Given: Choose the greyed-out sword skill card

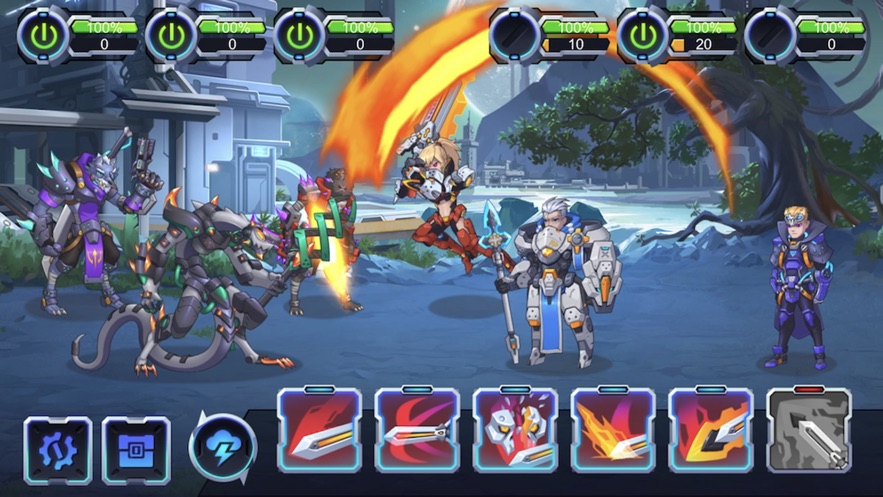Looking at the screenshot, I should (809, 430).
